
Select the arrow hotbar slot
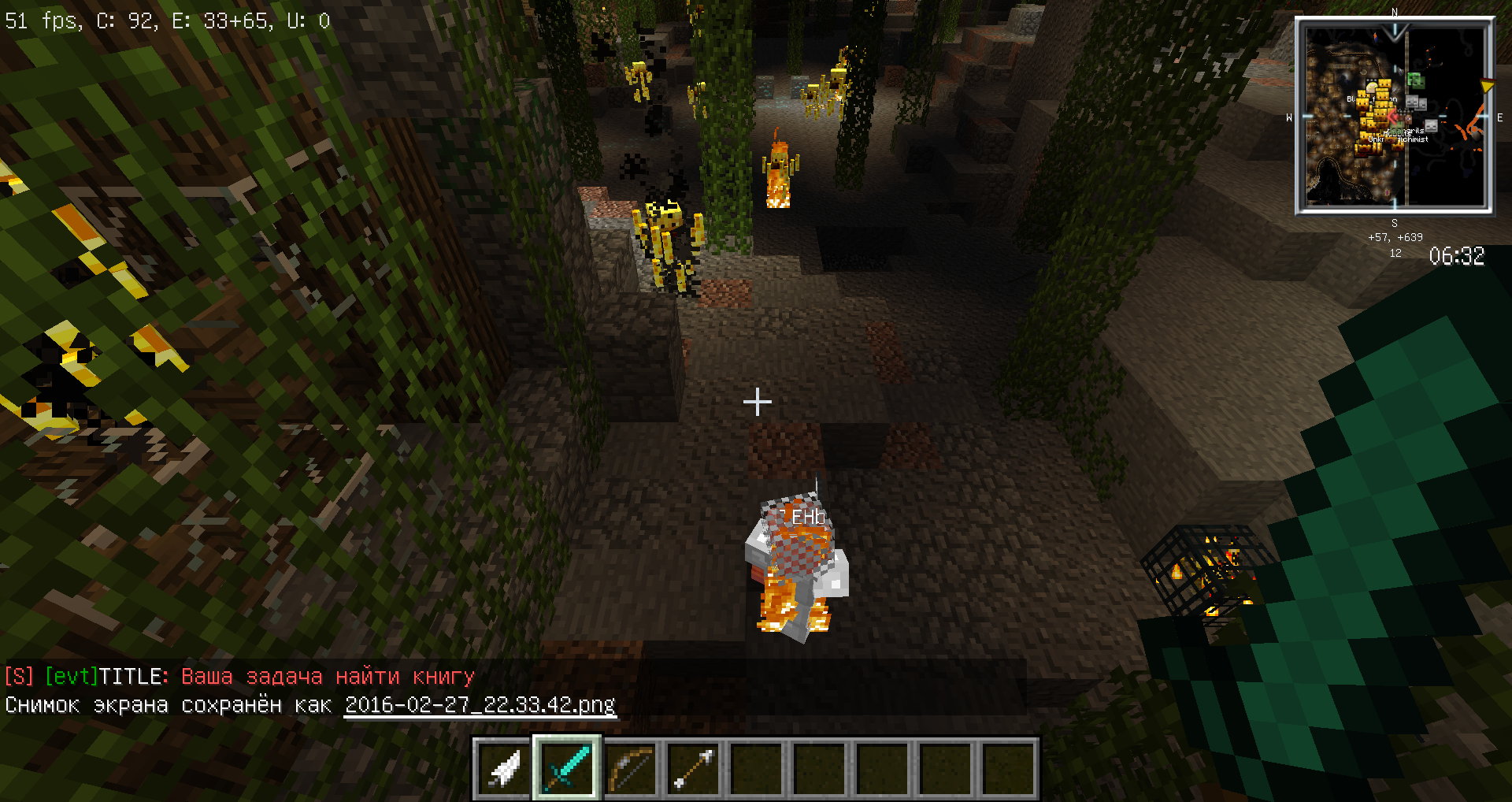693,769
